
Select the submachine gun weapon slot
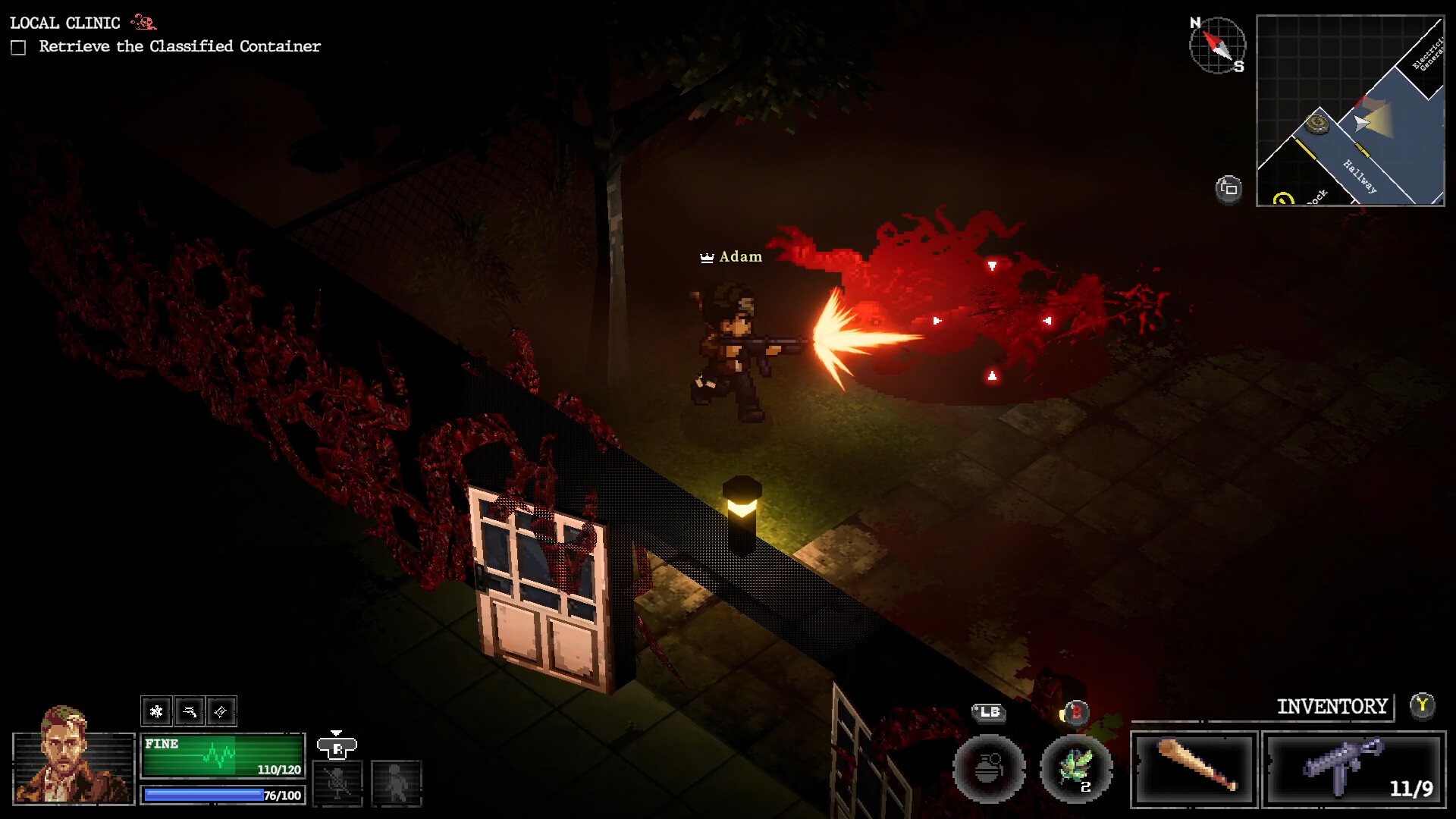point(1354,768)
